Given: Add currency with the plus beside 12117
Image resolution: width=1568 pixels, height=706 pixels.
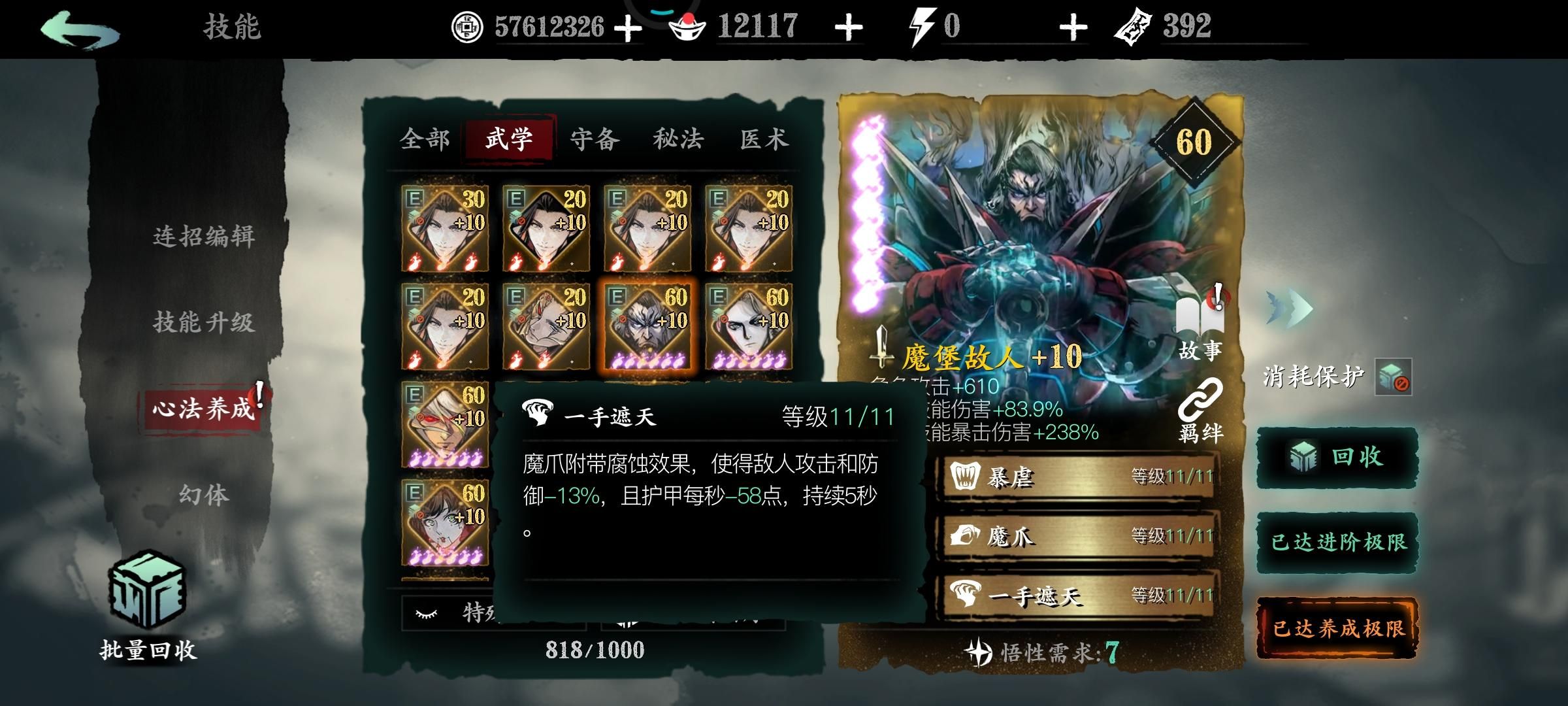Looking at the screenshot, I should tap(847, 27).
